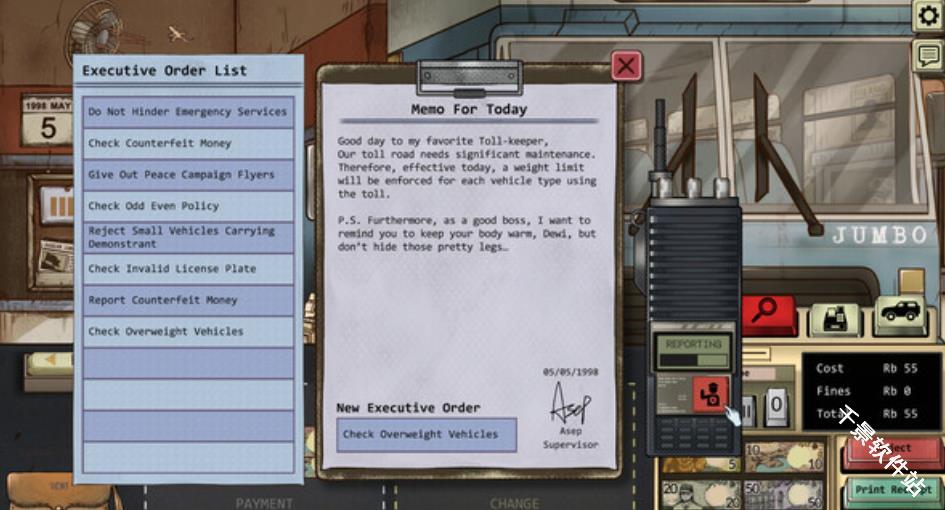Select the Report Counterfeit Money order
This screenshot has height=510, width=945.
[188, 300]
